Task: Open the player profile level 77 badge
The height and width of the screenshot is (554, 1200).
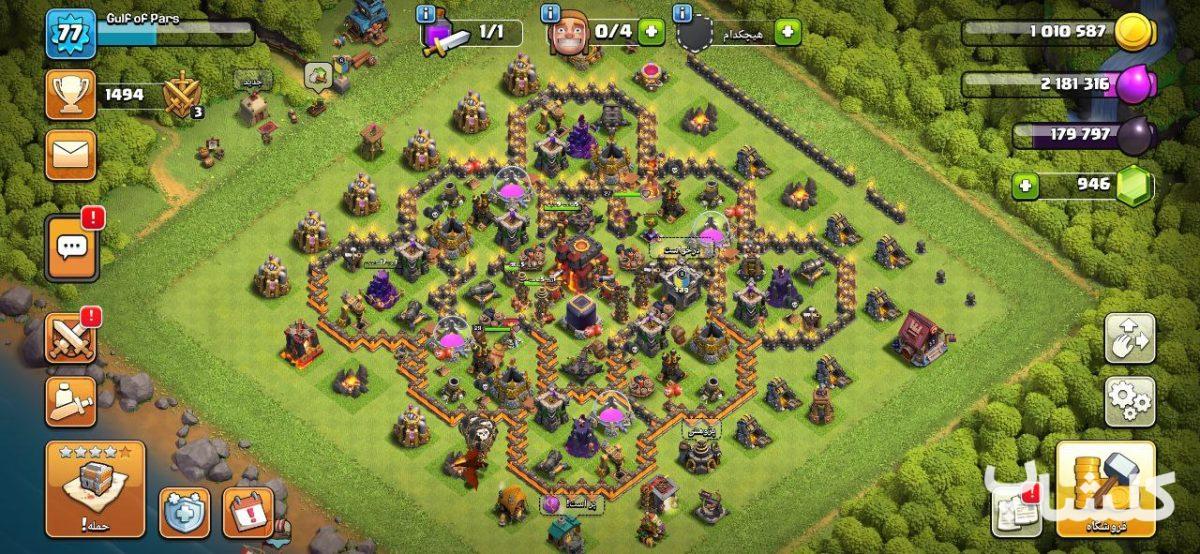Action: click(x=71, y=34)
